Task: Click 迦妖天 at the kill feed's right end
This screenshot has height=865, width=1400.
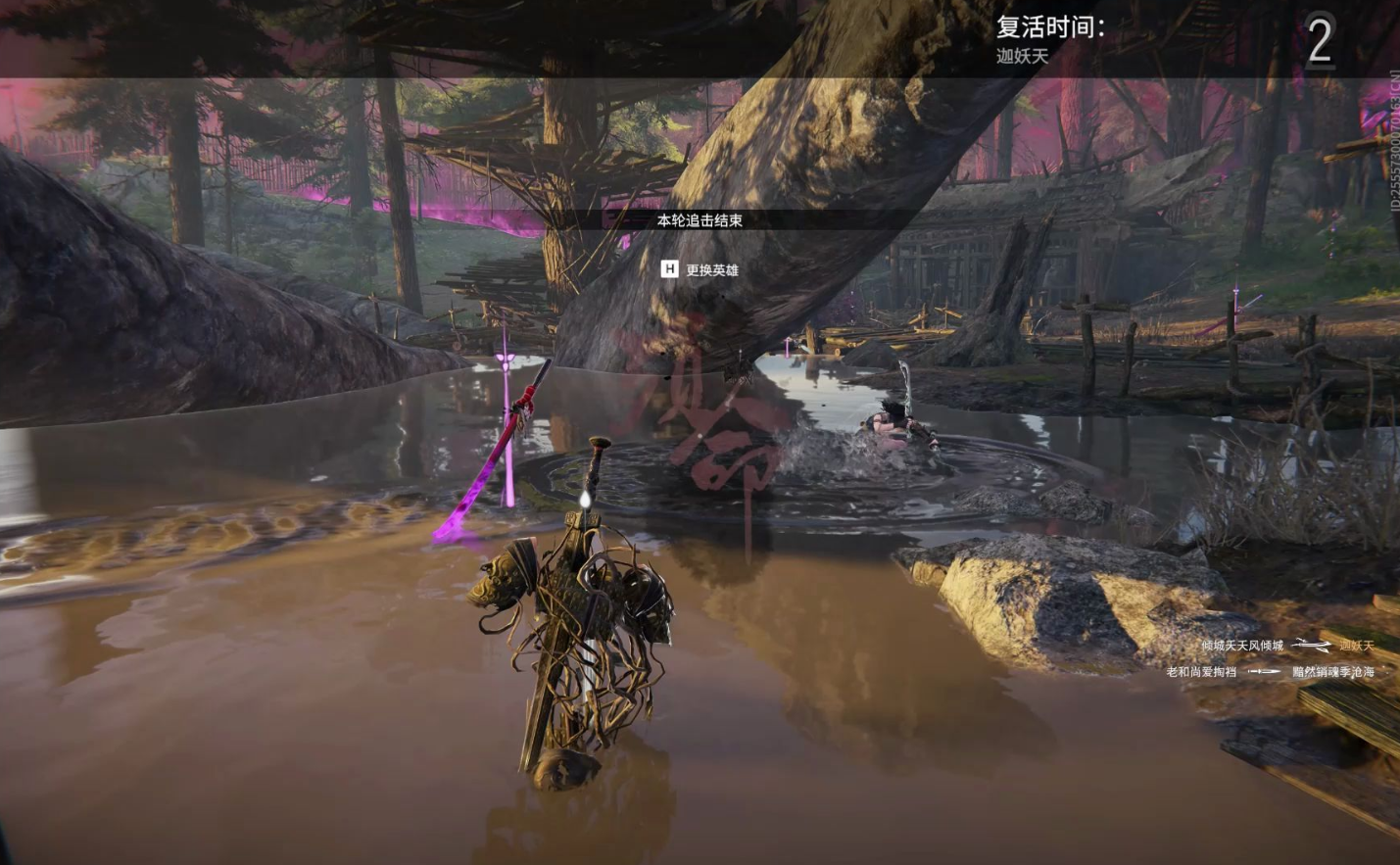Action: pos(1357,646)
